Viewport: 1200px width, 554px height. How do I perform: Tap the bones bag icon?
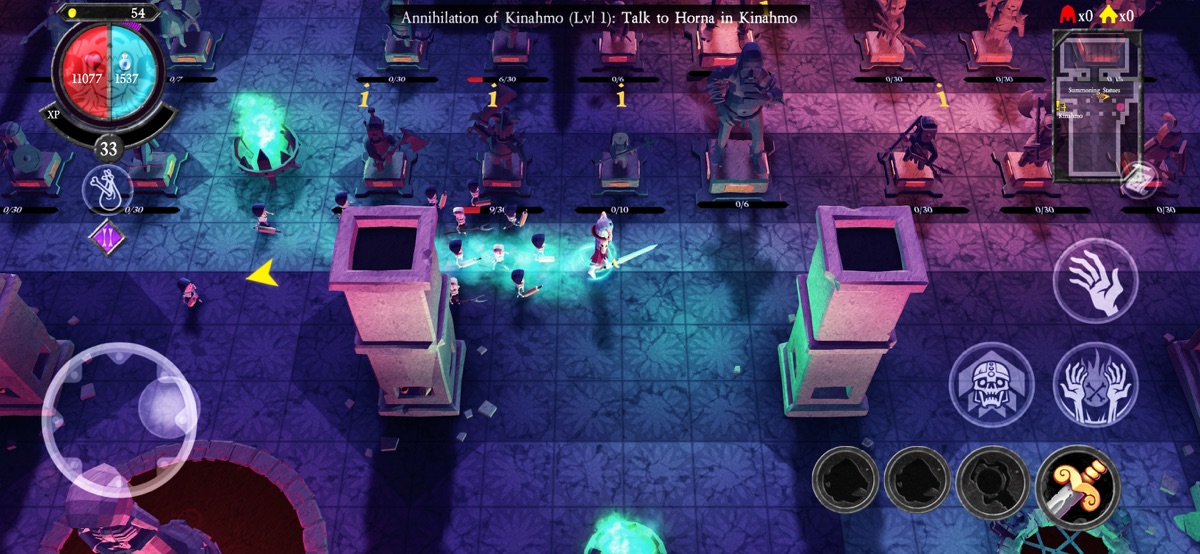(x=107, y=190)
